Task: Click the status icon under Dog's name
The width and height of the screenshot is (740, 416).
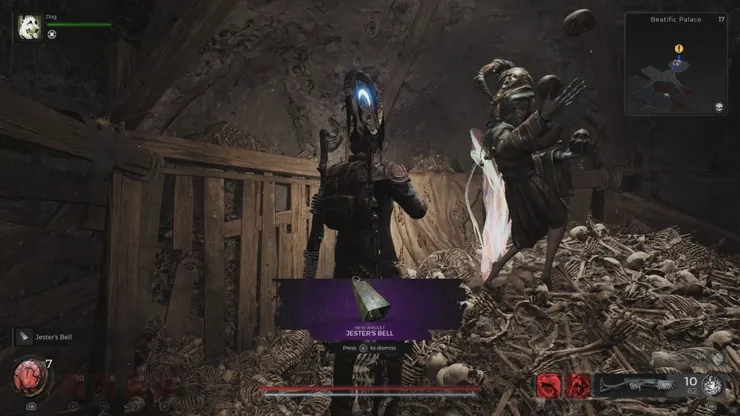Action: (52, 34)
